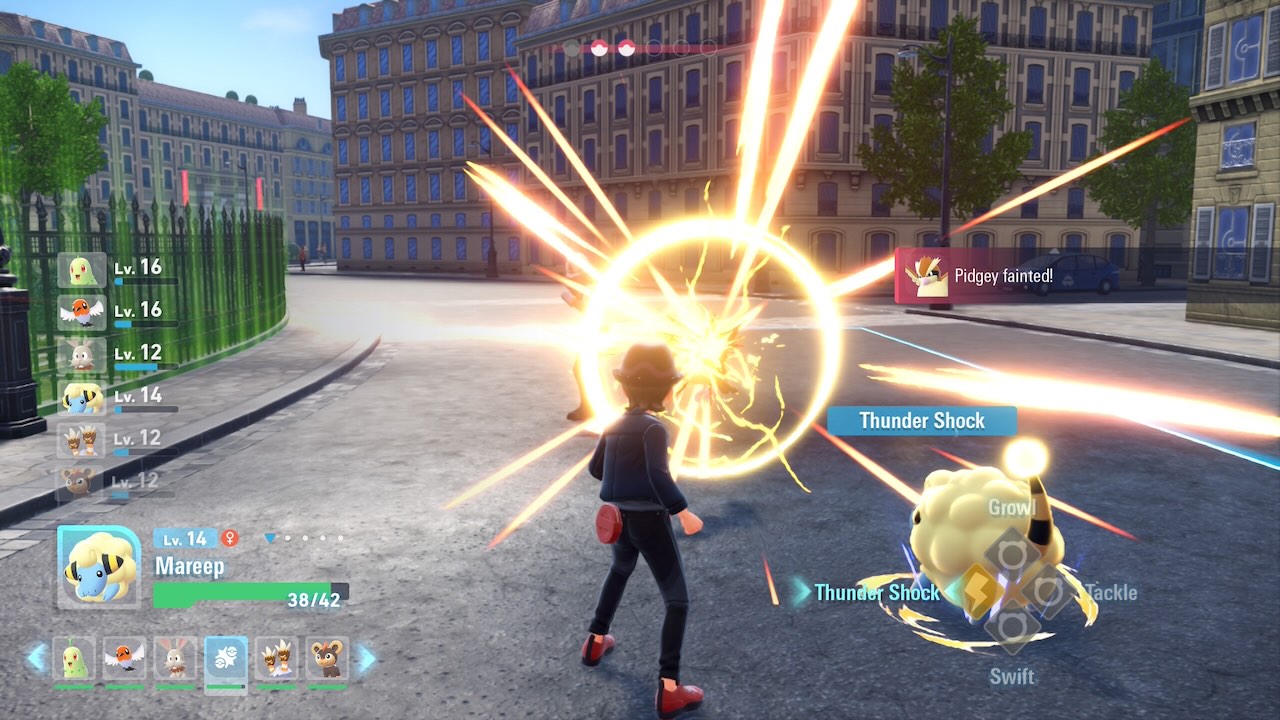The image size is (1280, 720).
Task: Use the Thunder Shock lightning move icon
Action: (x=979, y=592)
